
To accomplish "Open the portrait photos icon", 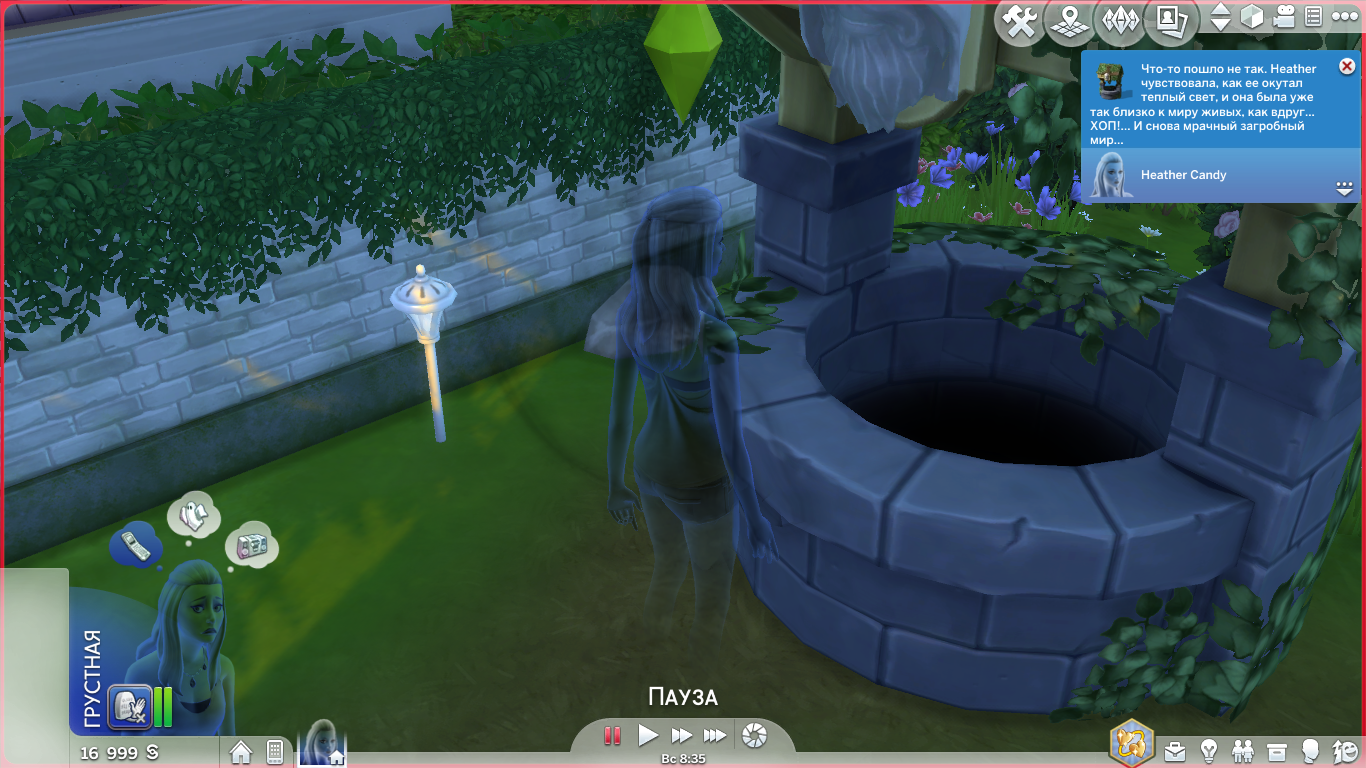I will tap(1171, 20).
